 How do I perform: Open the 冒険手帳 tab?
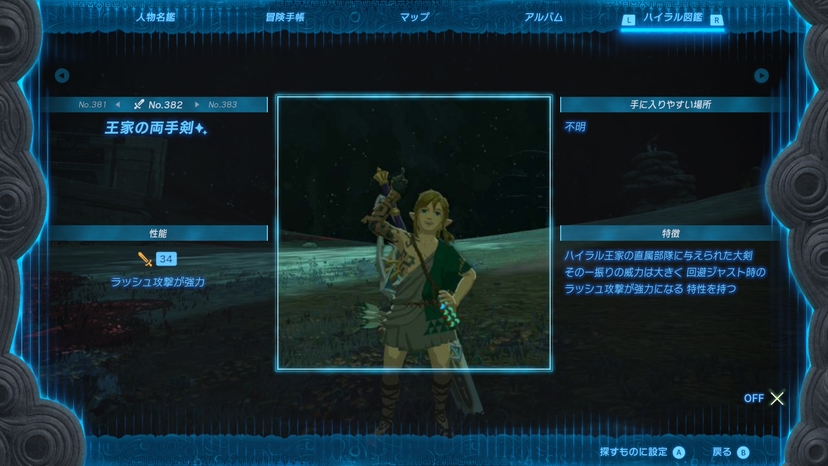point(284,17)
